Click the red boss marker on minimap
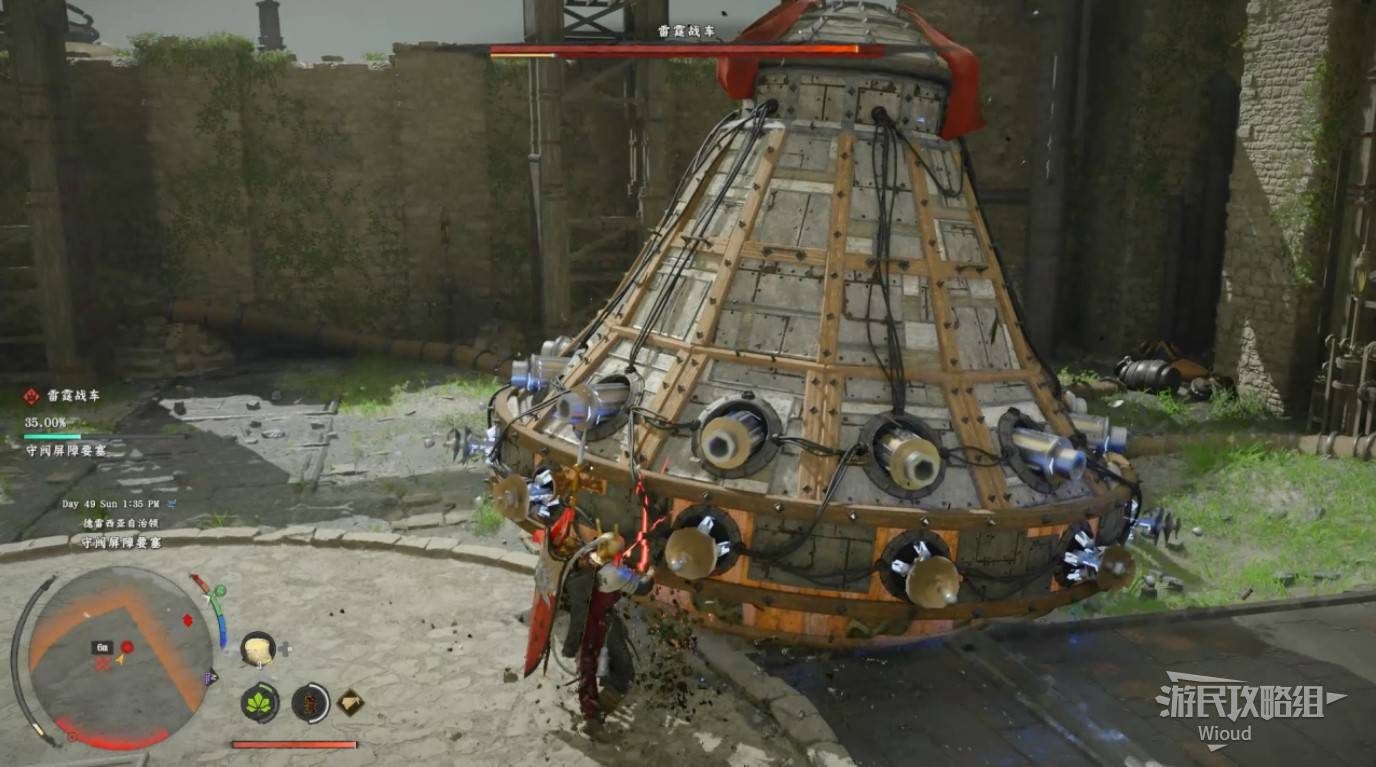The width and height of the screenshot is (1376, 767). point(127,647)
